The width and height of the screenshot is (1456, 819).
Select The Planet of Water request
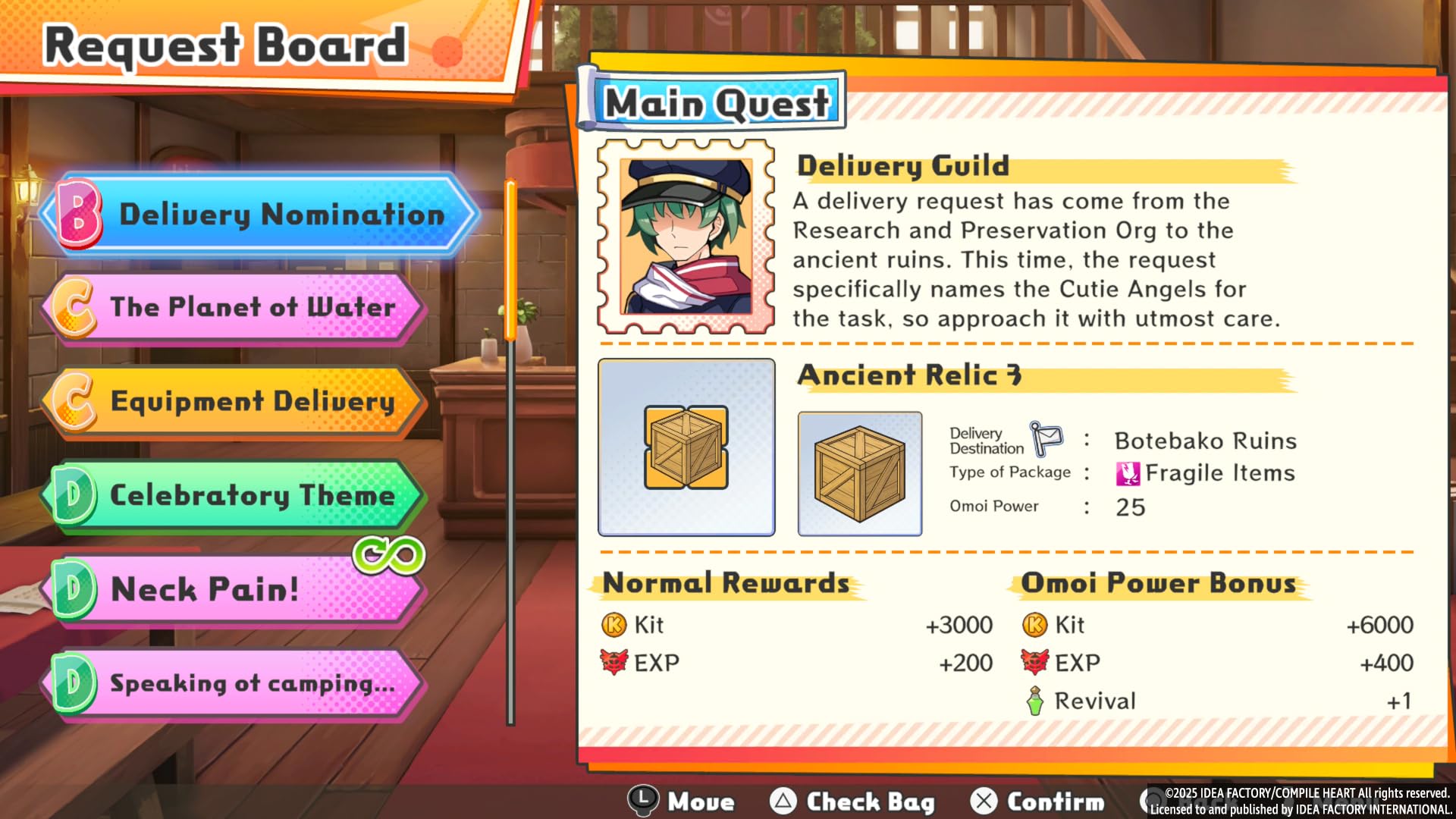tap(250, 308)
